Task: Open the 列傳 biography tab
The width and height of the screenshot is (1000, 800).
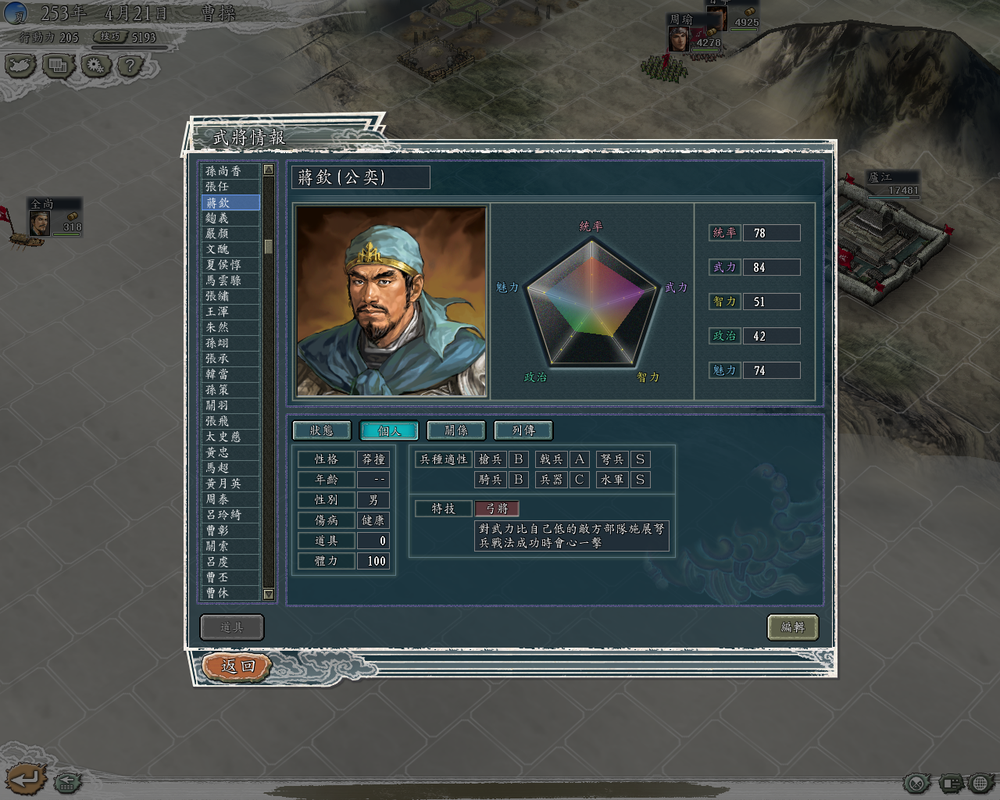Action: click(522, 430)
